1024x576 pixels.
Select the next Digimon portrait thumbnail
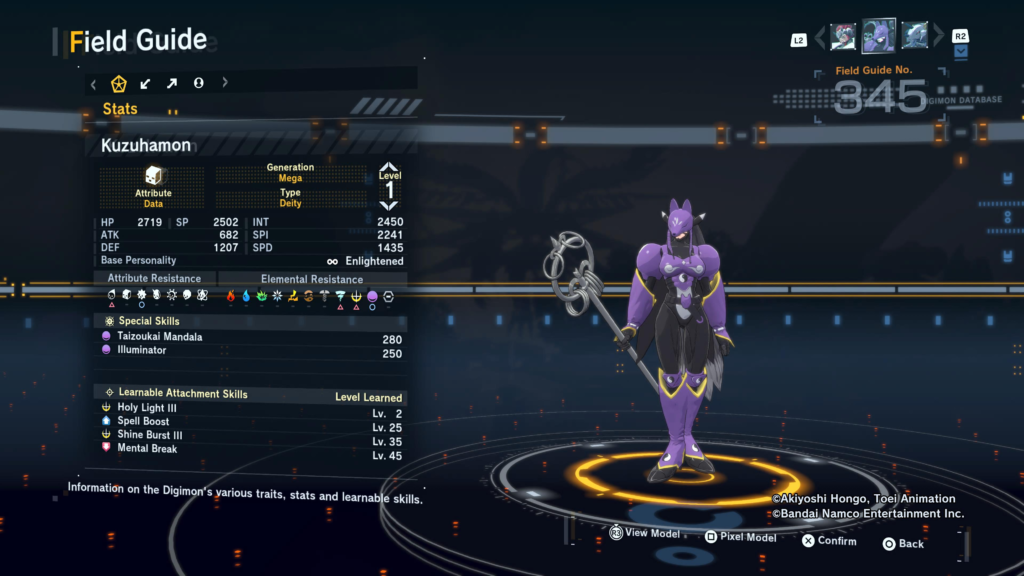click(x=915, y=37)
